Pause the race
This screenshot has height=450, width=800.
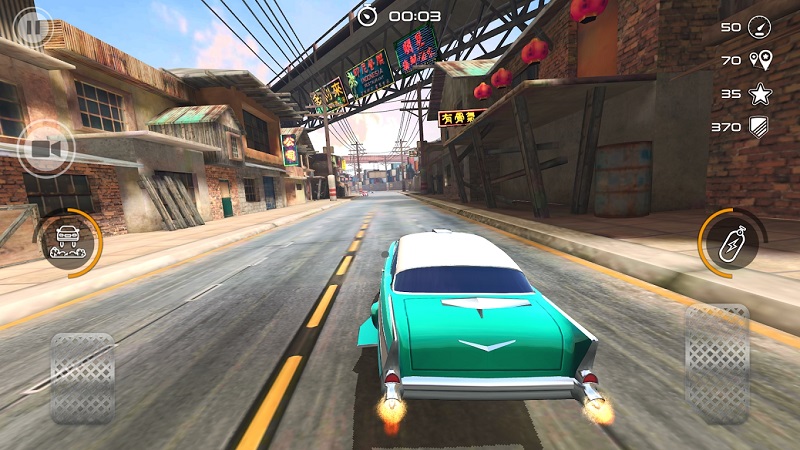click(32, 26)
